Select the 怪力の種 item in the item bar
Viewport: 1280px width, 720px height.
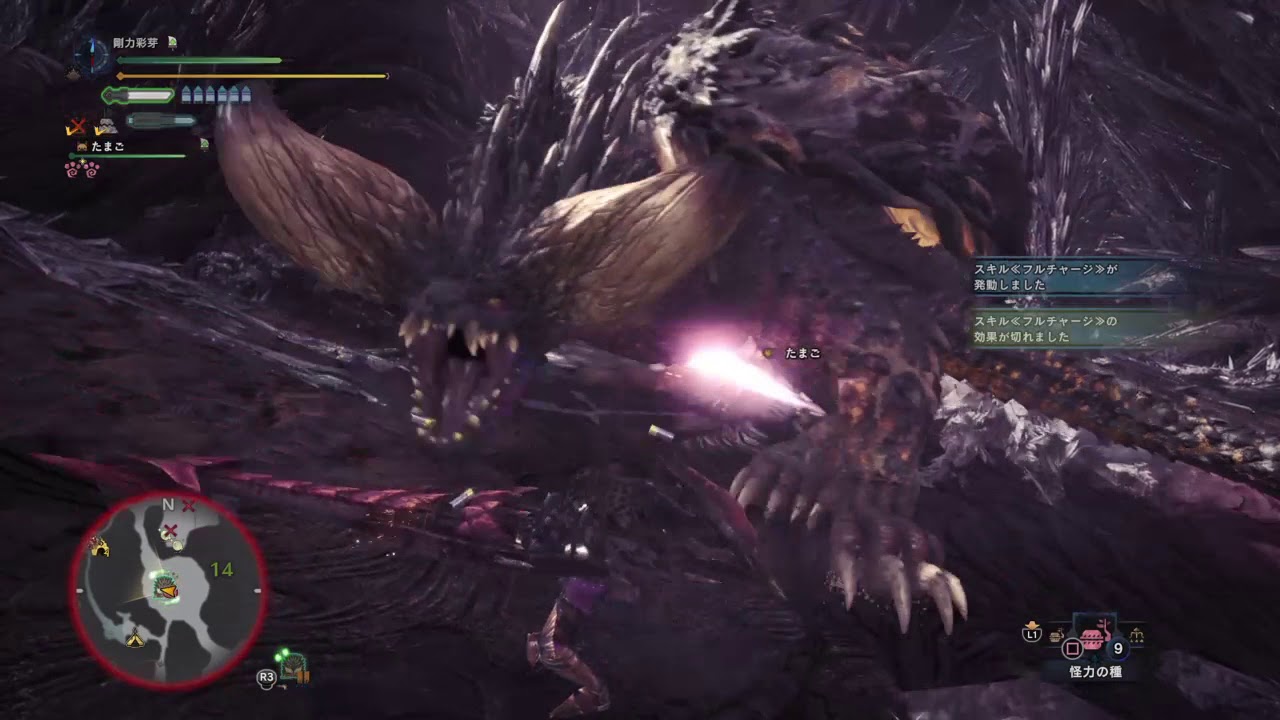1093,637
